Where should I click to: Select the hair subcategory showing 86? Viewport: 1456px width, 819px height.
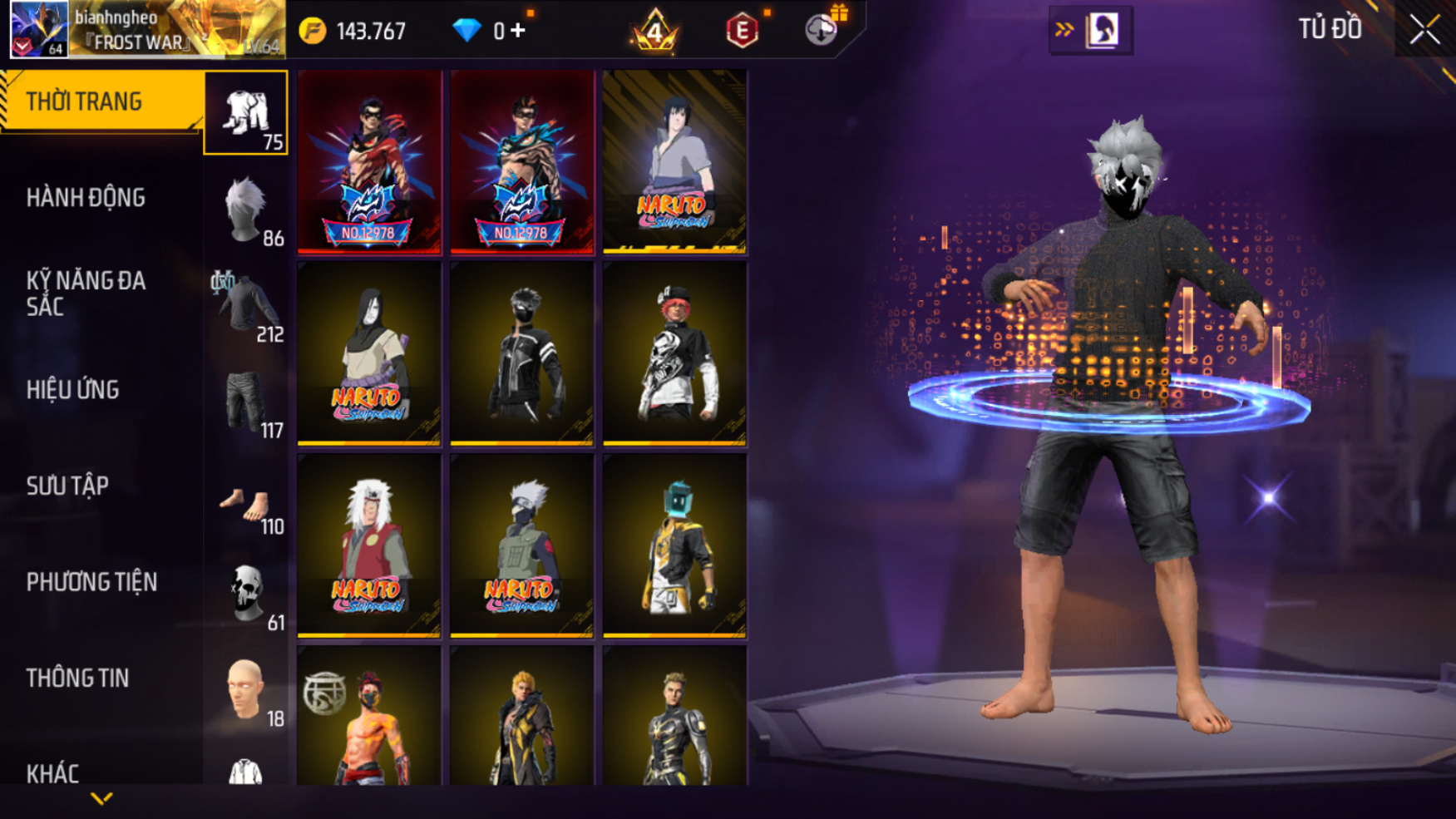coord(246,210)
